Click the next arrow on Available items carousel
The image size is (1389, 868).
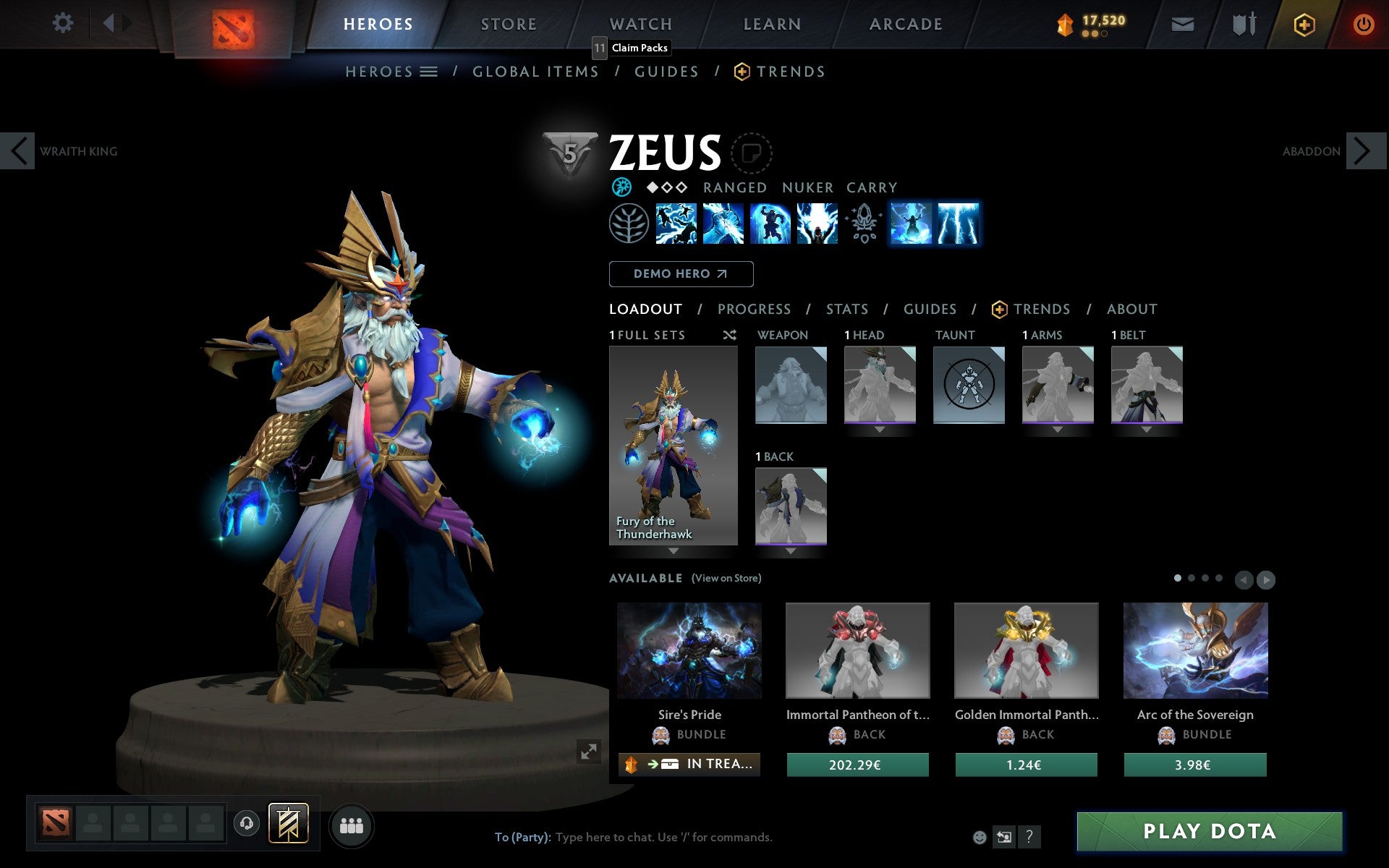[x=1267, y=579]
